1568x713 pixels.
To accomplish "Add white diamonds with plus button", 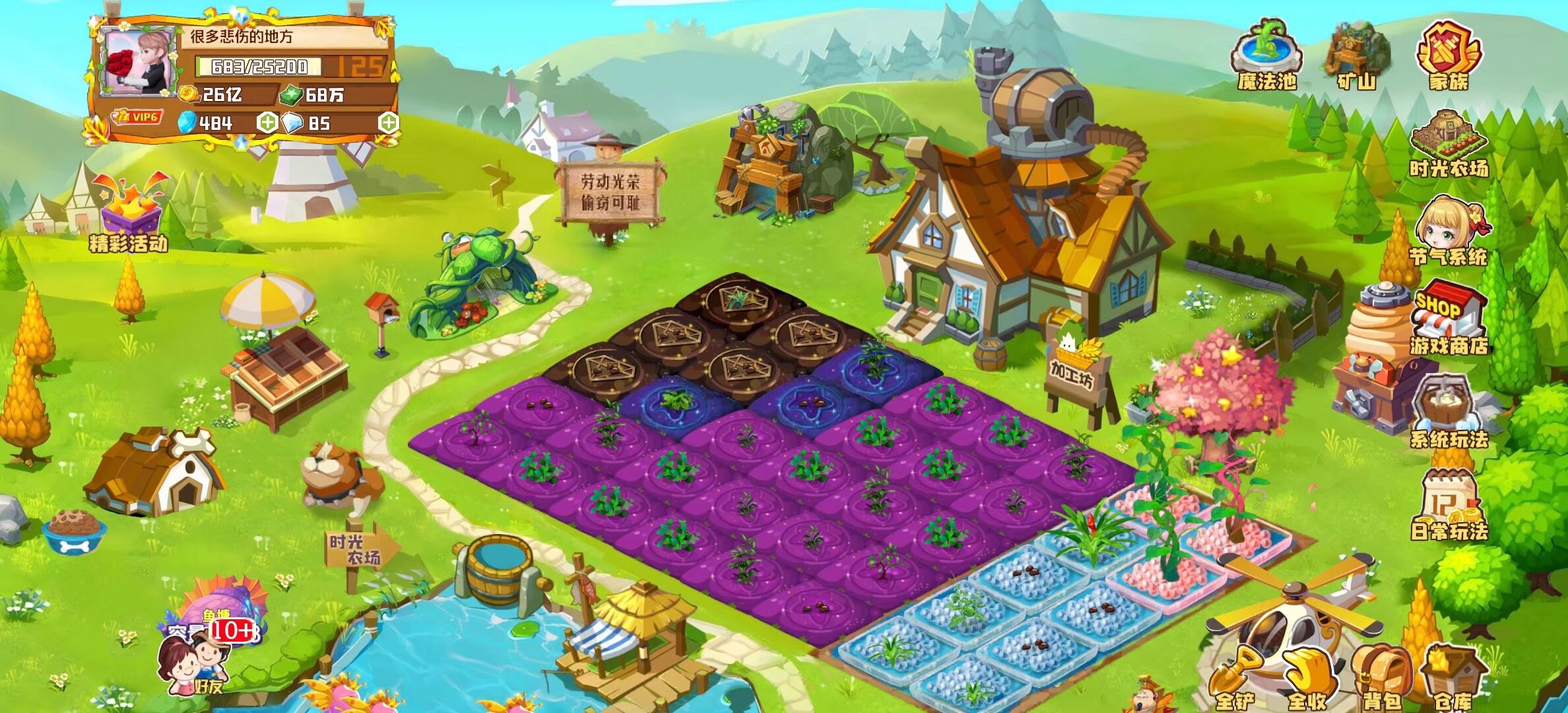I will [x=388, y=123].
